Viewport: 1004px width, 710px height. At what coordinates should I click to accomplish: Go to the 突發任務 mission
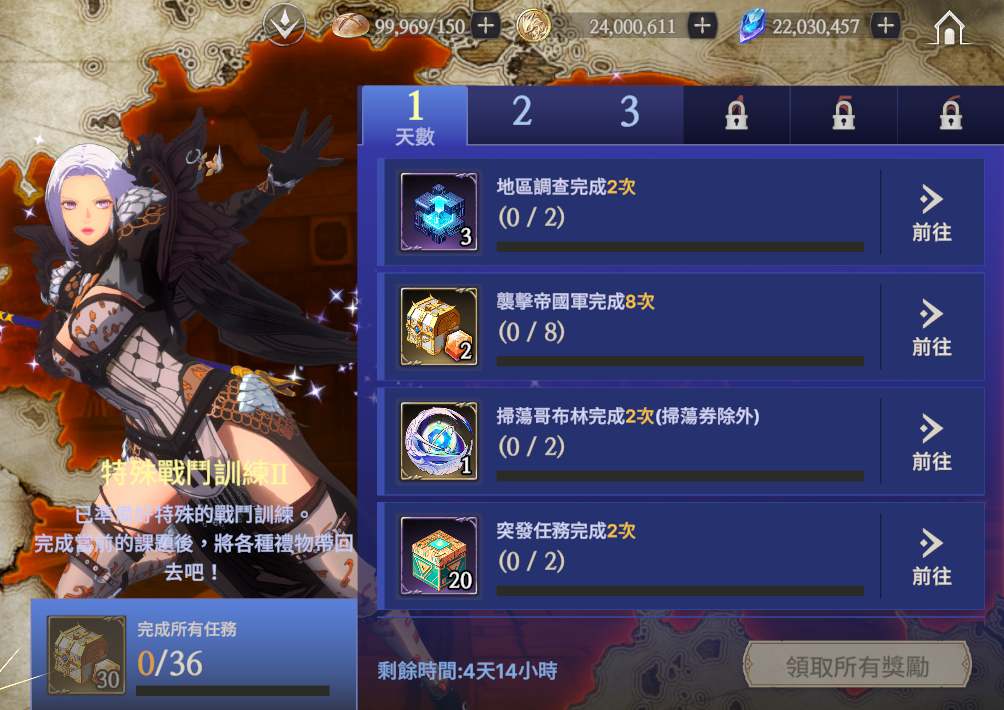931,558
